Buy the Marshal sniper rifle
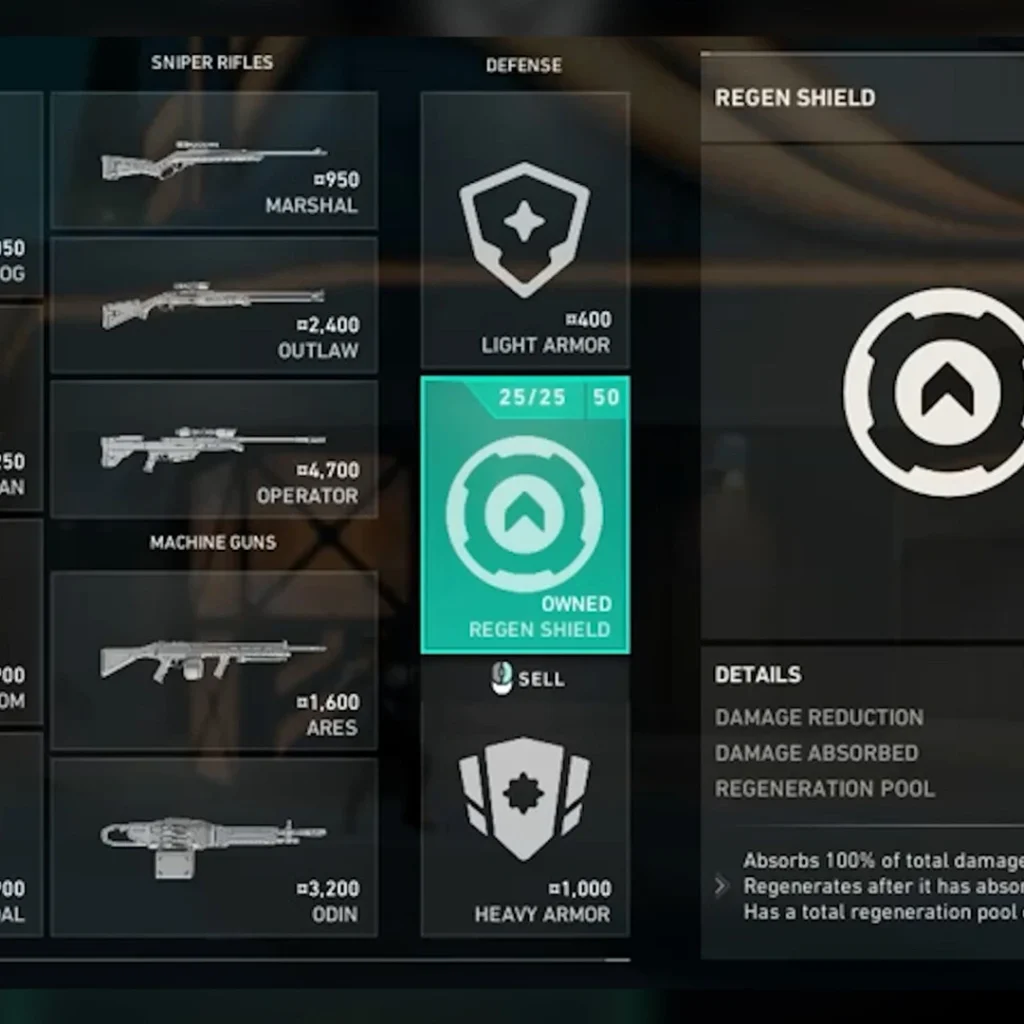1024x1024 pixels. (214, 162)
